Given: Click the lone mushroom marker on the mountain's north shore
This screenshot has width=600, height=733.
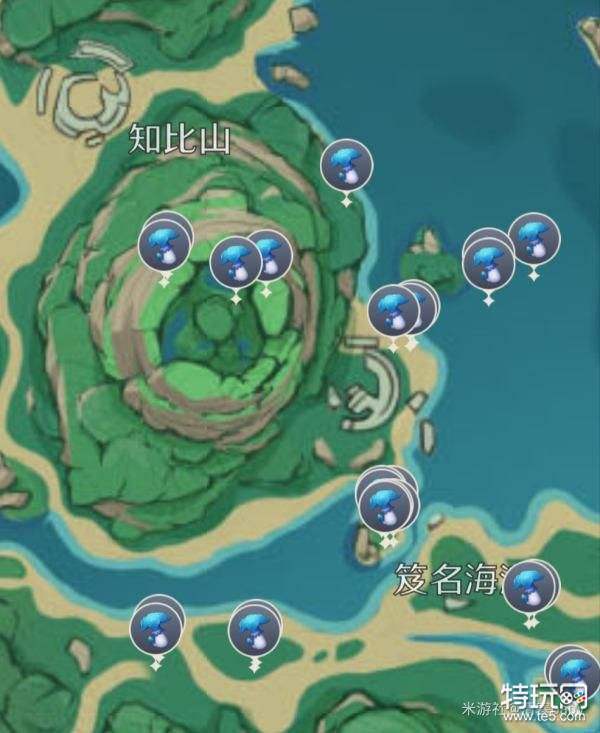Looking at the screenshot, I should point(346,166).
